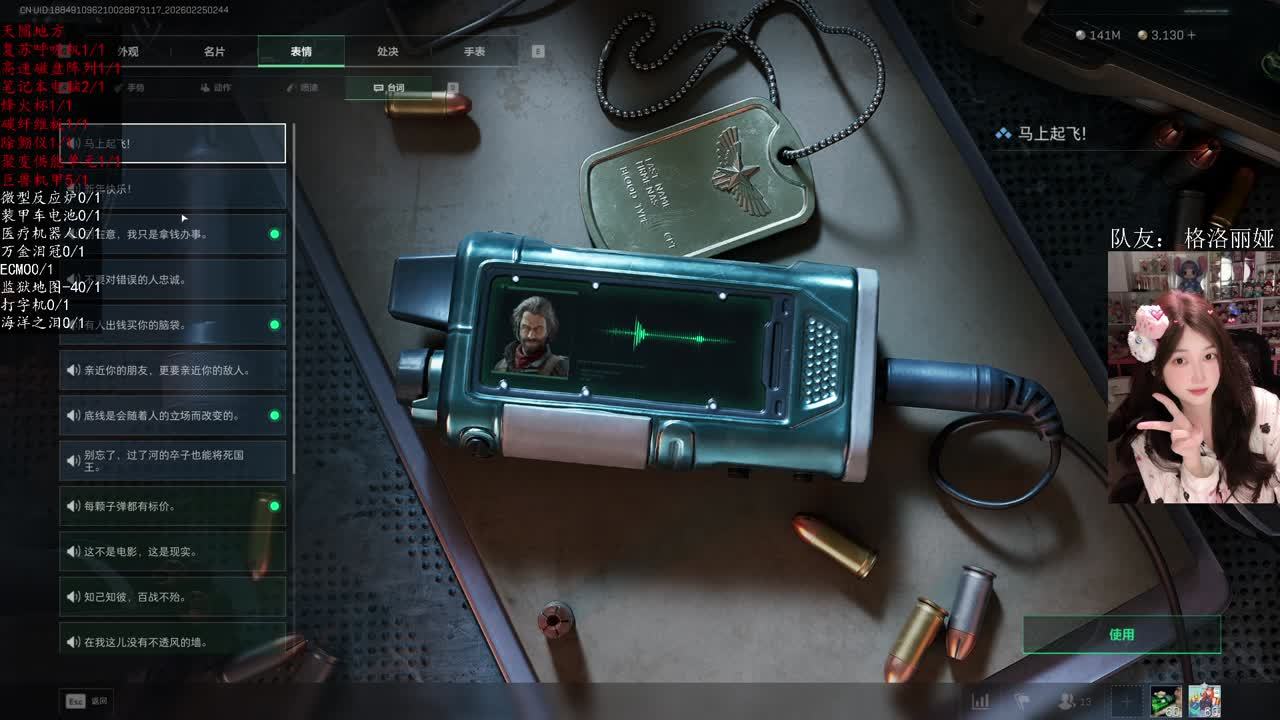The width and height of the screenshot is (1280, 720).
Task: Add currency via the plus next to 3,130
Action: pyautogui.click(x=1190, y=35)
